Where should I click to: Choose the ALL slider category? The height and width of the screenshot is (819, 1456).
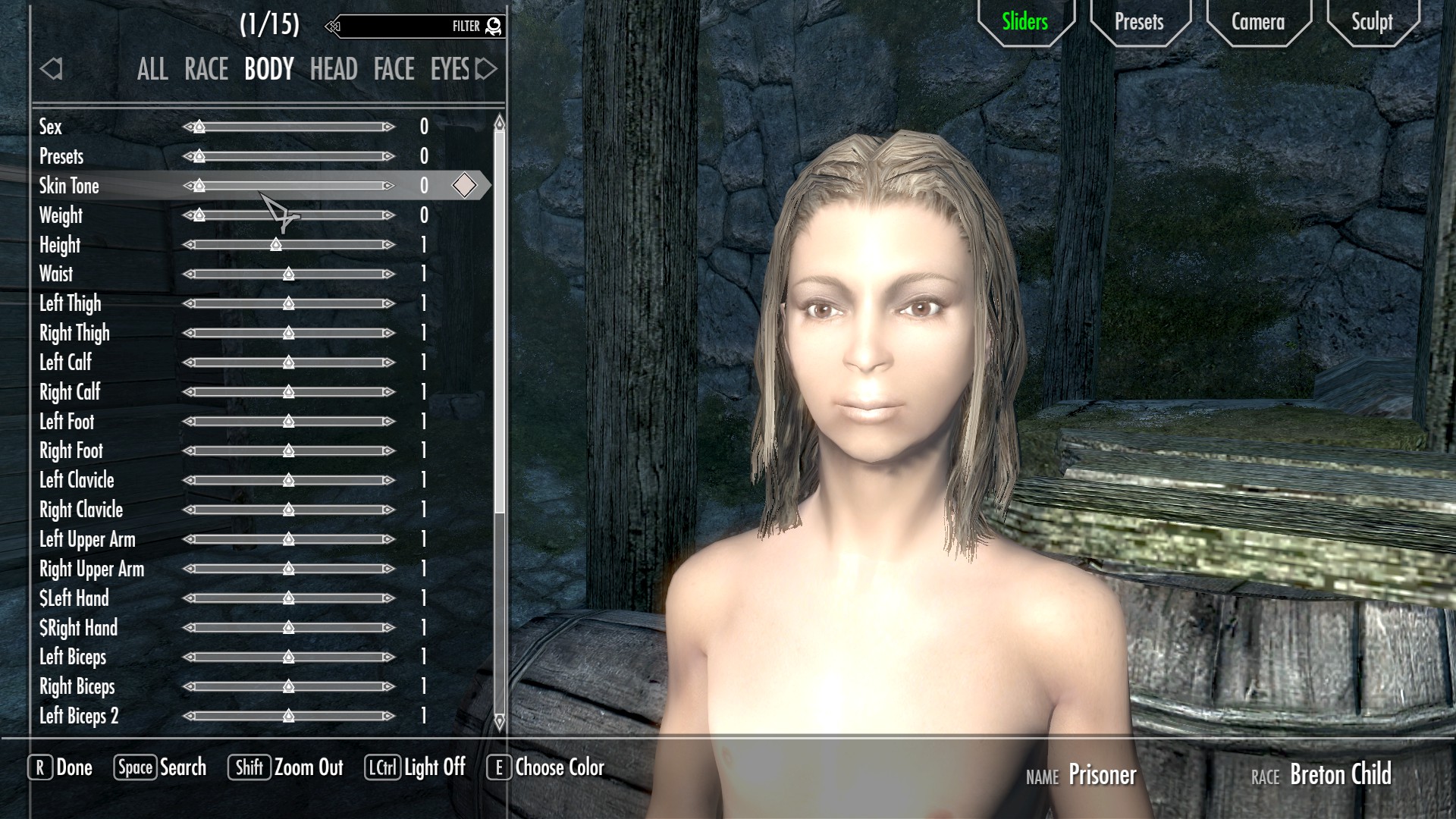click(152, 70)
